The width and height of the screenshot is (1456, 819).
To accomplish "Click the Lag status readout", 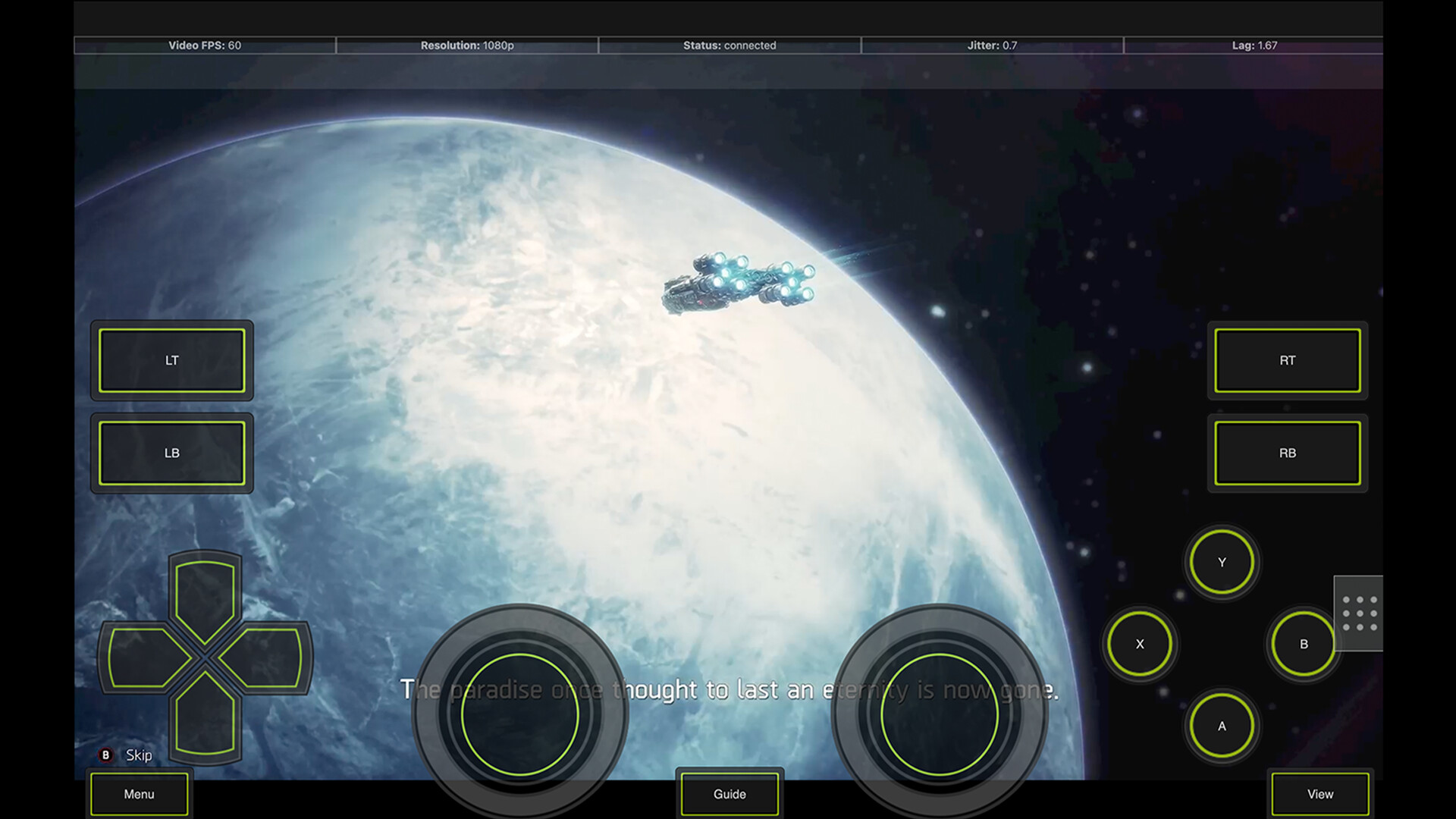I will click(1255, 45).
